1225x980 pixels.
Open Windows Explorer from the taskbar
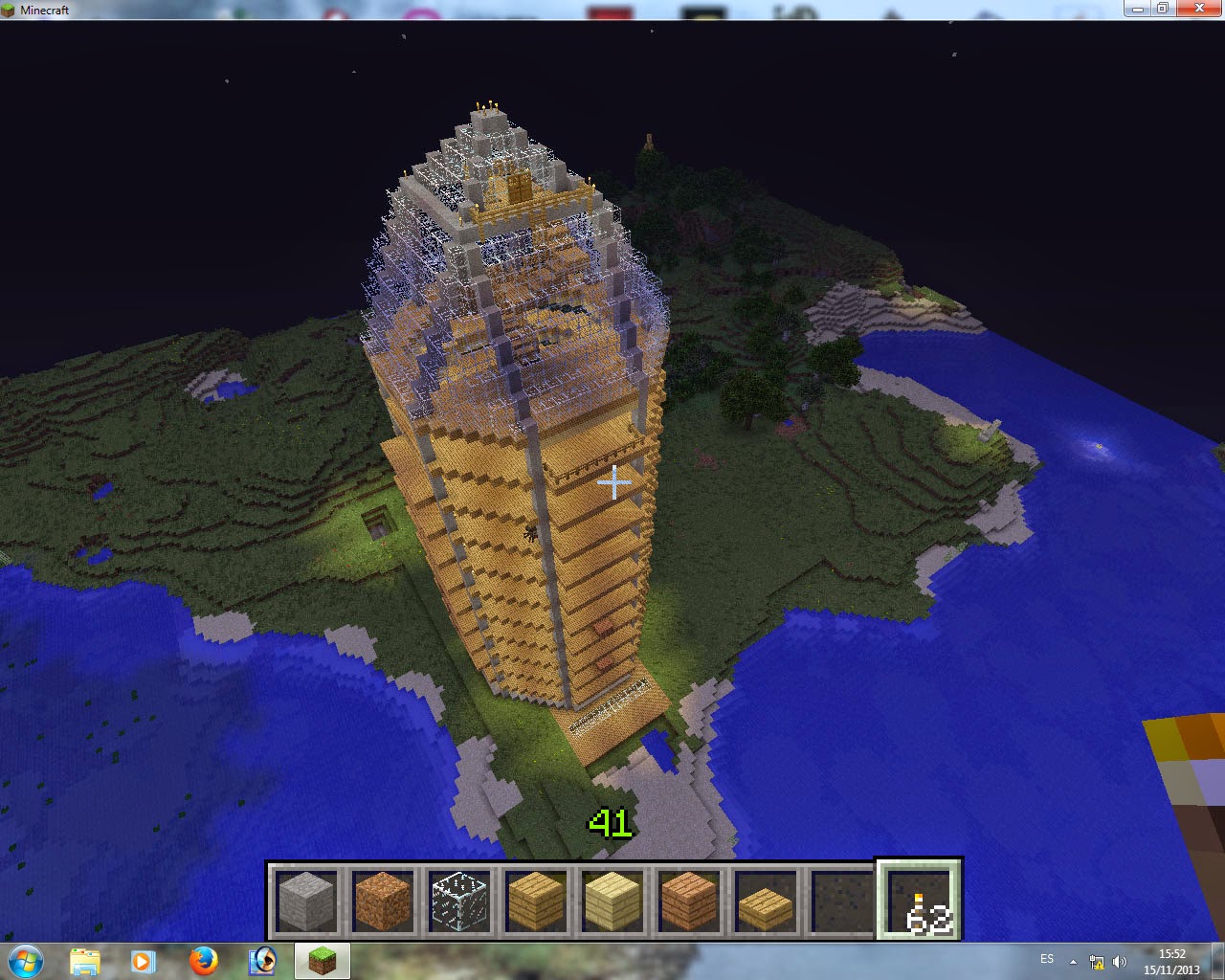pos(86,962)
